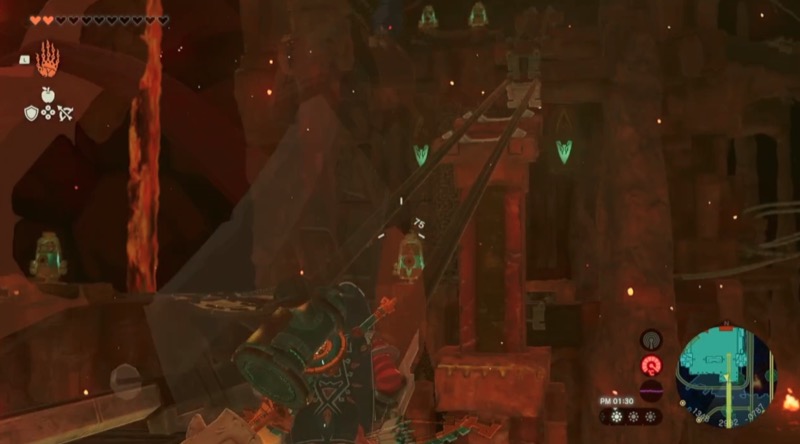
Task: Open the shield quick-select icon
Action: (31, 113)
